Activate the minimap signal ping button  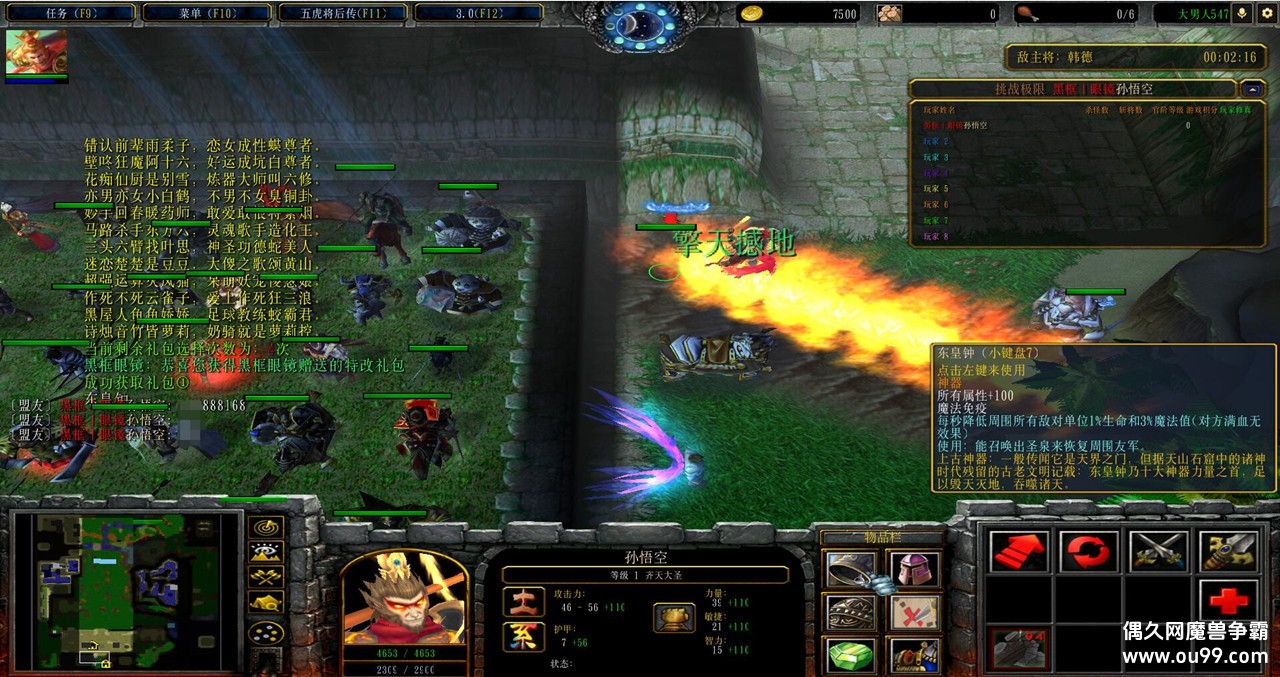[266, 527]
